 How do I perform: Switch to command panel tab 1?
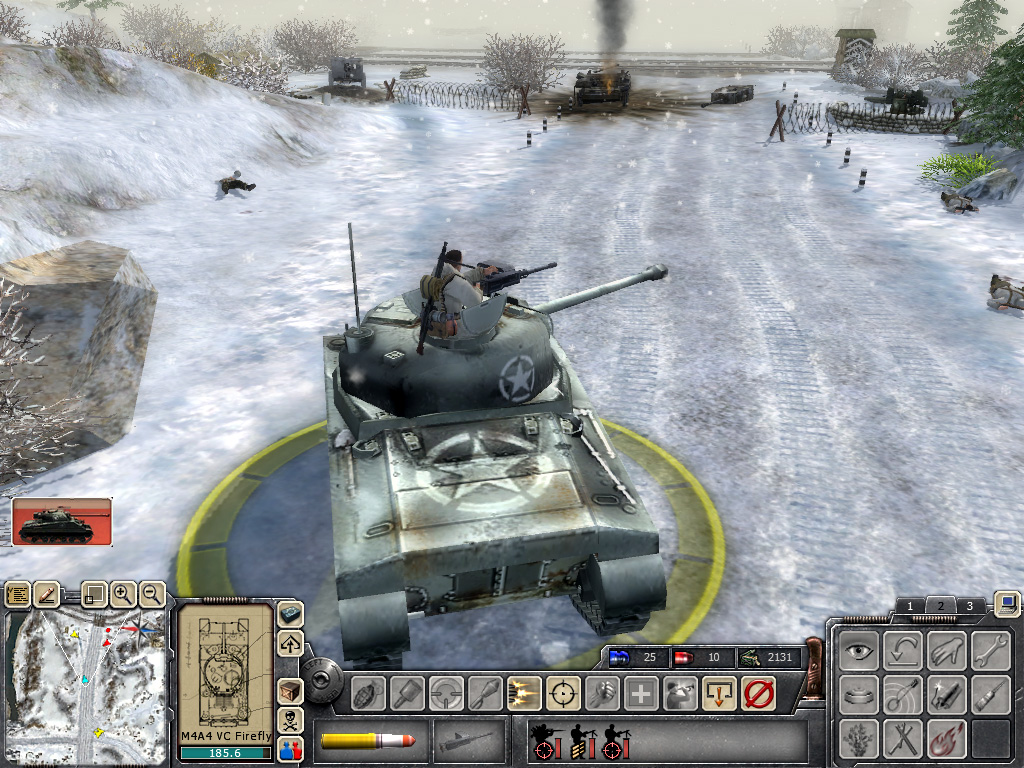click(909, 606)
